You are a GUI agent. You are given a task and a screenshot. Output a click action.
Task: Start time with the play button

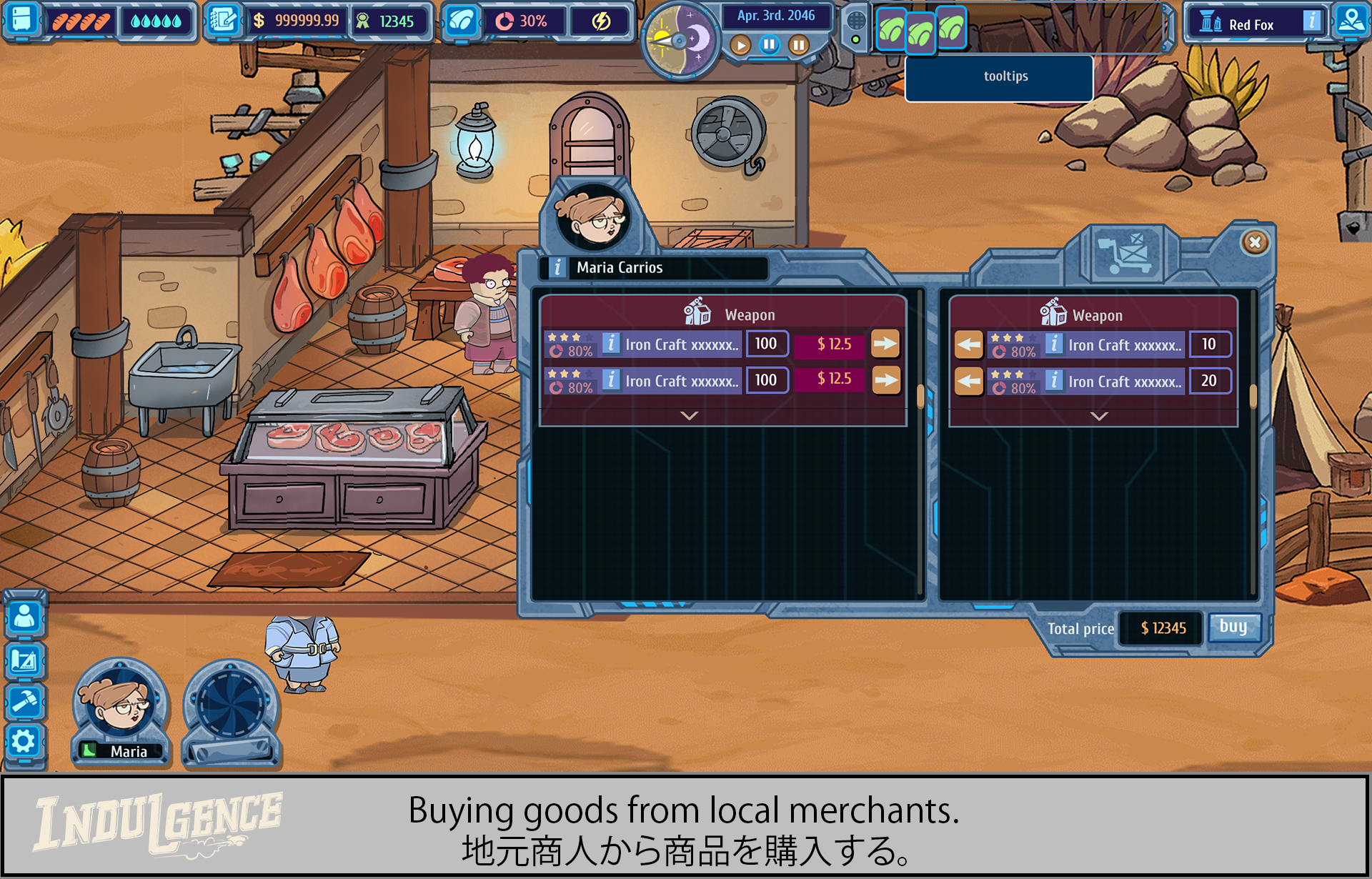(741, 46)
